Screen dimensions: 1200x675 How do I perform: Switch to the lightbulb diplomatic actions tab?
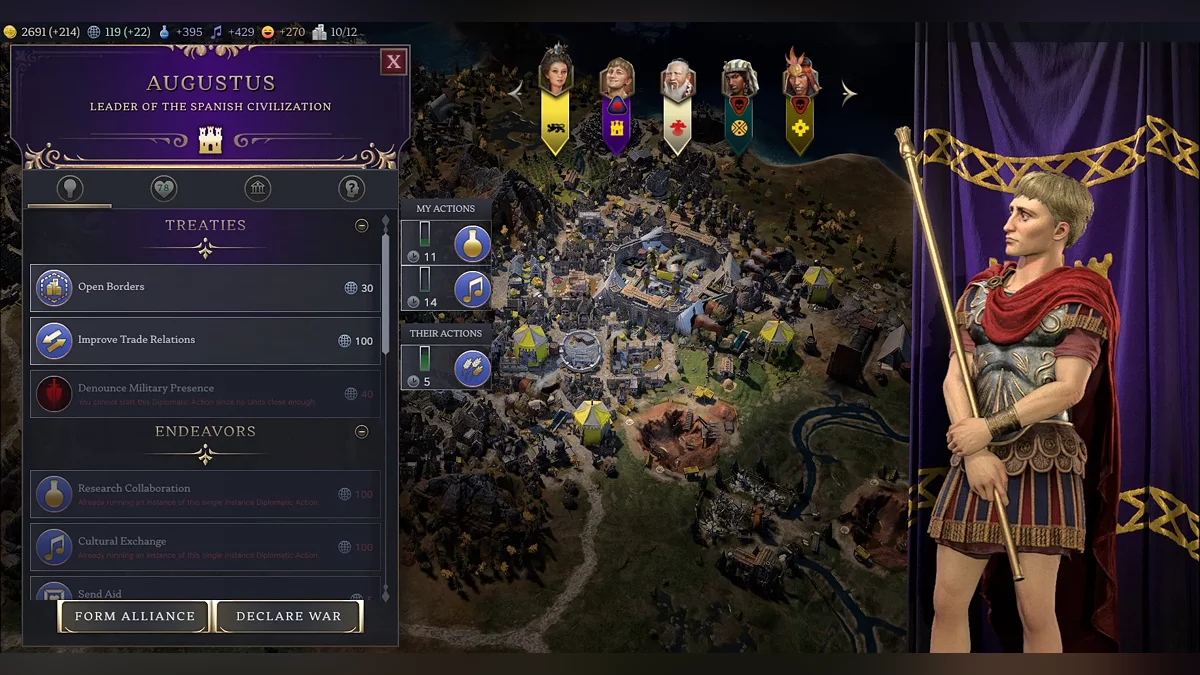[70, 188]
